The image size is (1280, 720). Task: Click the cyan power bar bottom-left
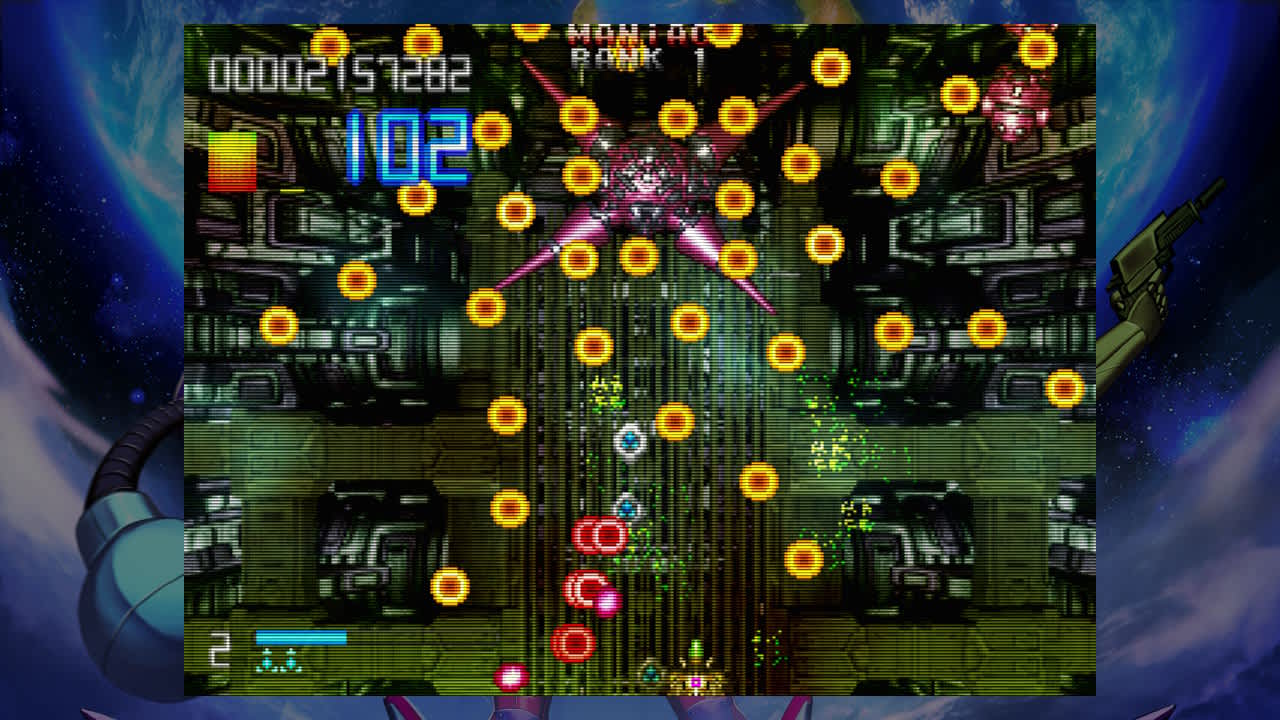(300, 638)
